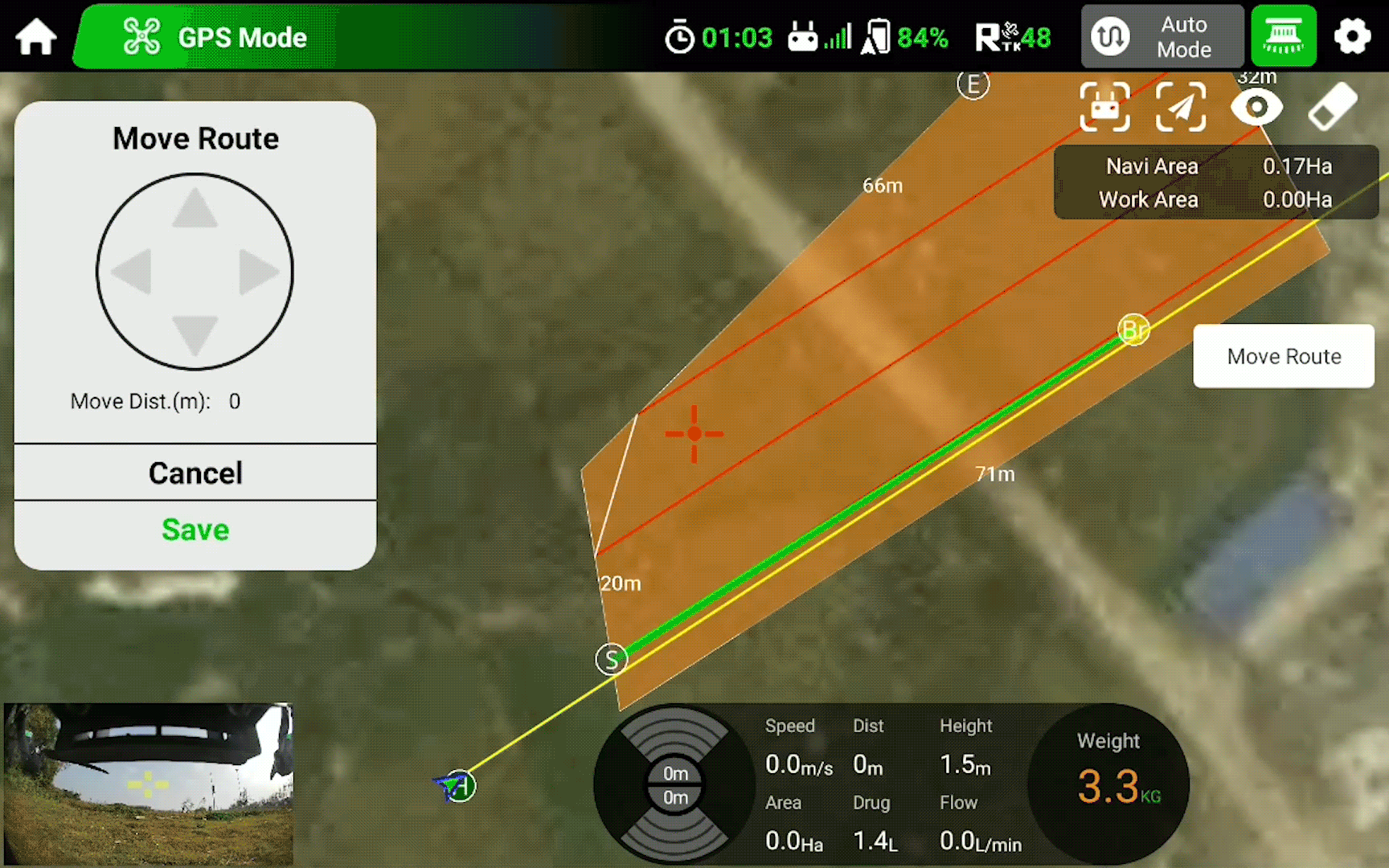The height and width of the screenshot is (868, 1389).
Task: Center the map on the location arrow
Action: (1180, 107)
